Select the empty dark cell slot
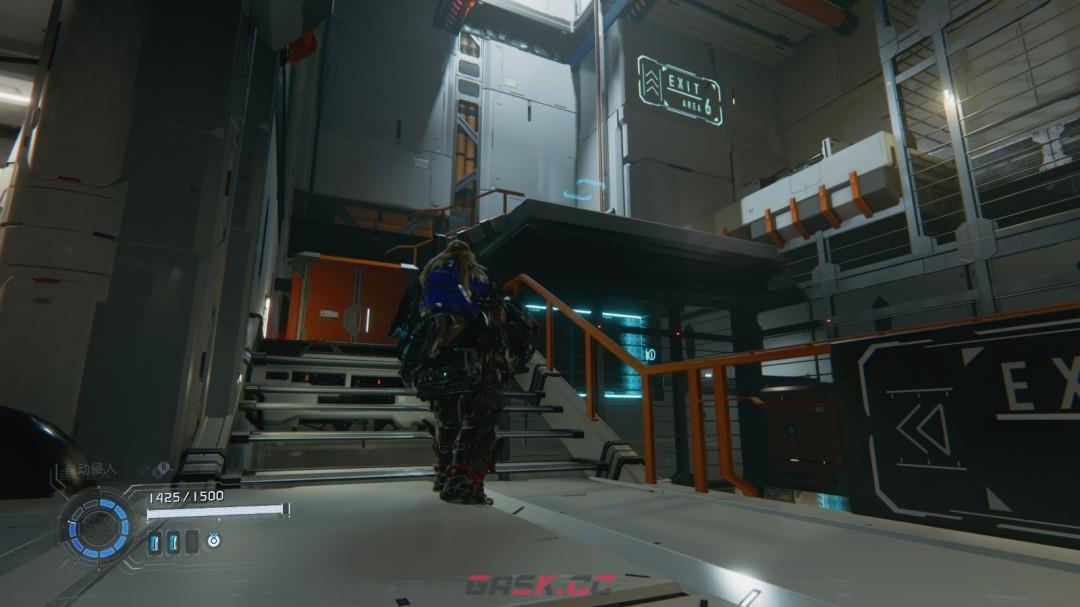1080x607 pixels. tap(190, 542)
